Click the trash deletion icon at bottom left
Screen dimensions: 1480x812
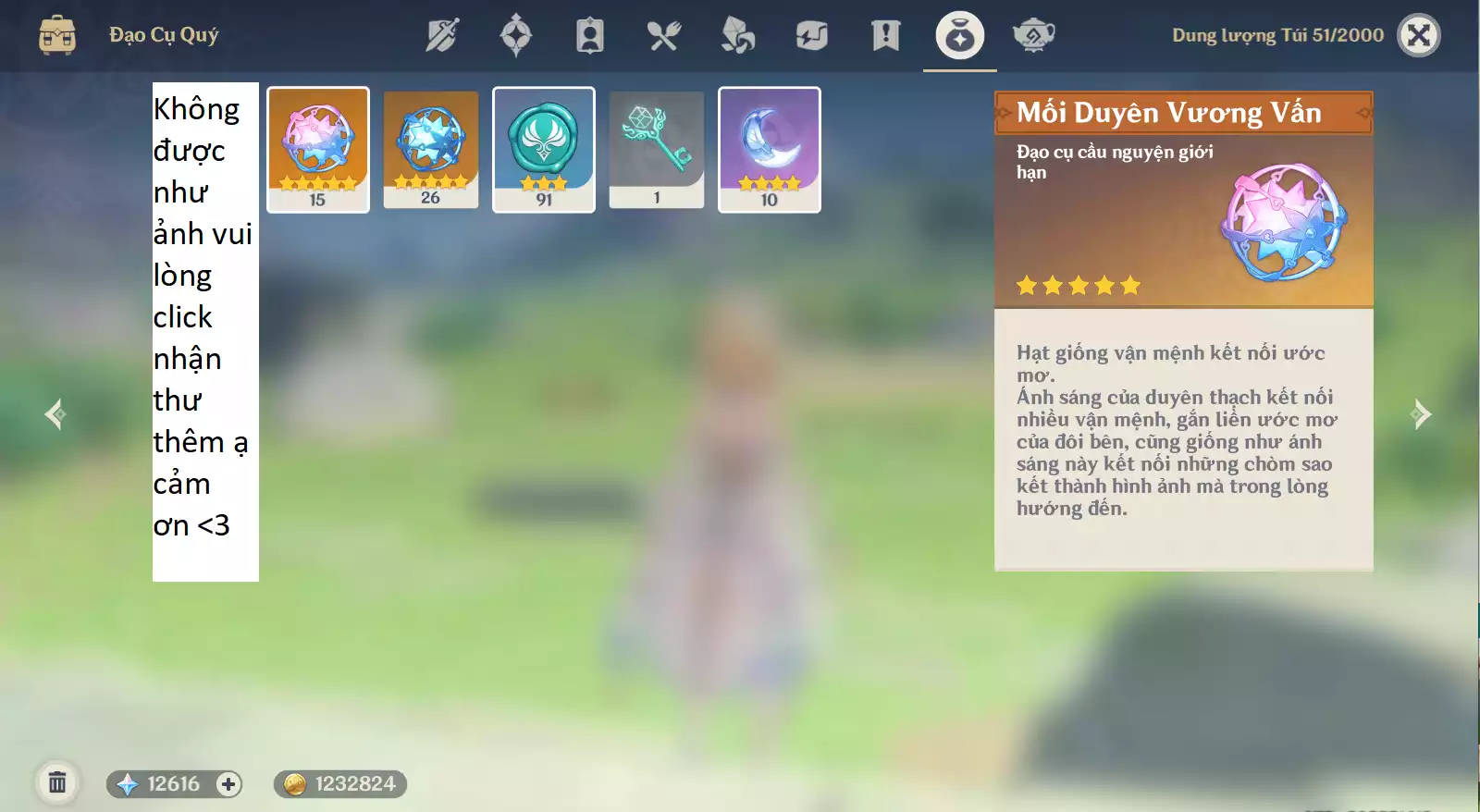click(x=57, y=781)
